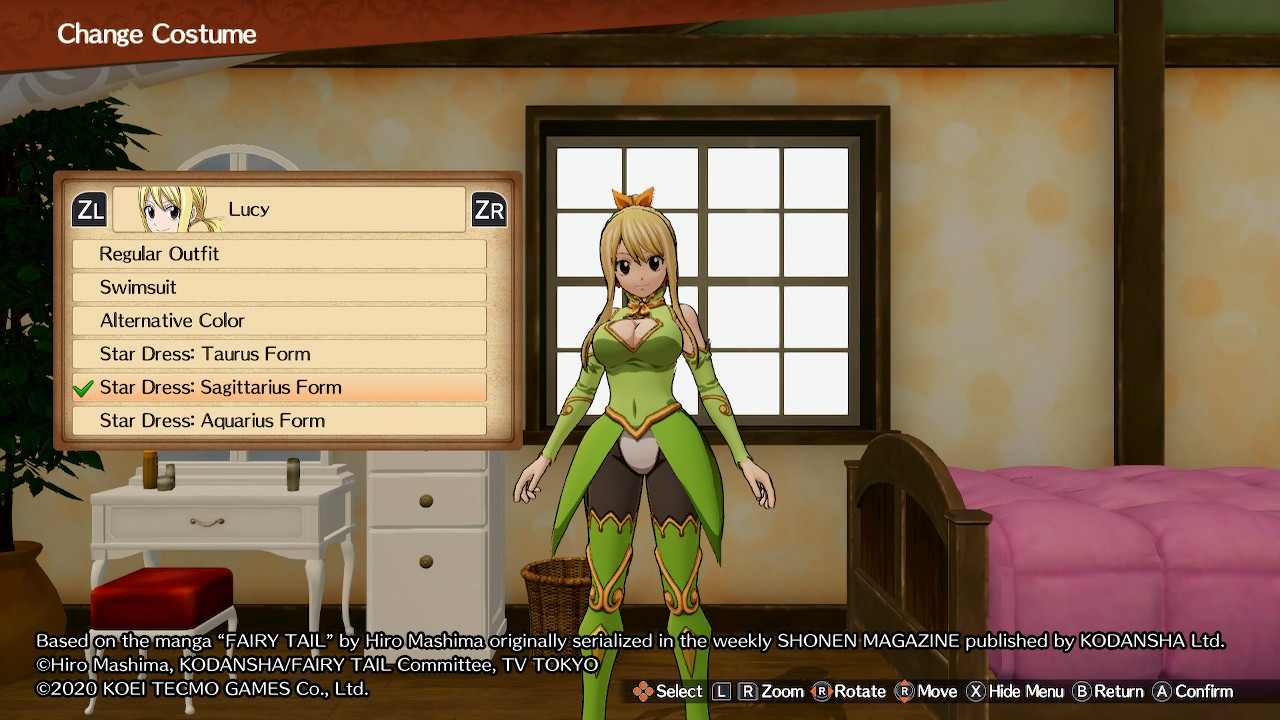The image size is (1280, 720).
Task: Select Star Dress: Aquarius Form
Action: pos(279,421)
